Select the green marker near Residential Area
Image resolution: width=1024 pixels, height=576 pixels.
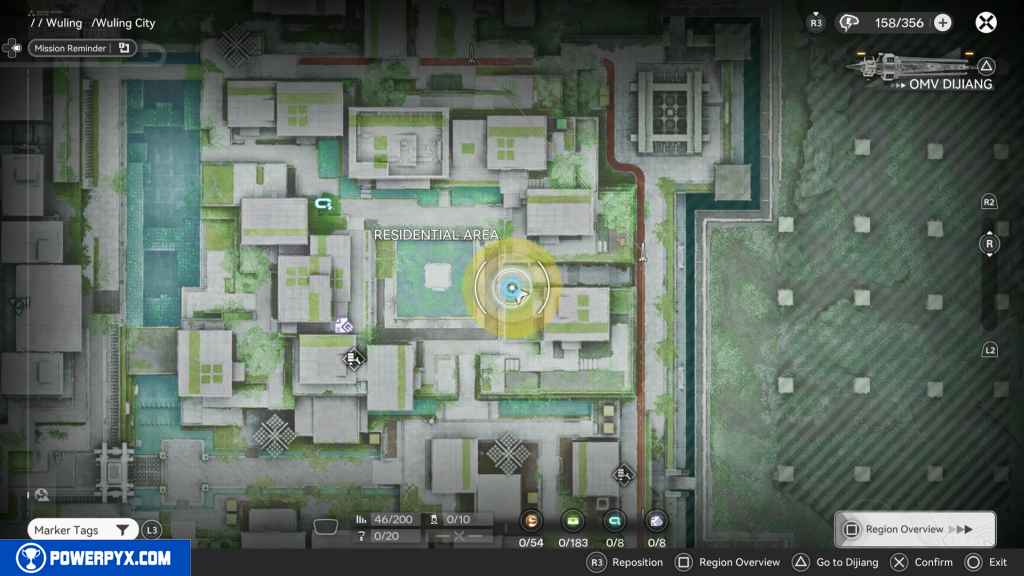click(x=322, y=204)
